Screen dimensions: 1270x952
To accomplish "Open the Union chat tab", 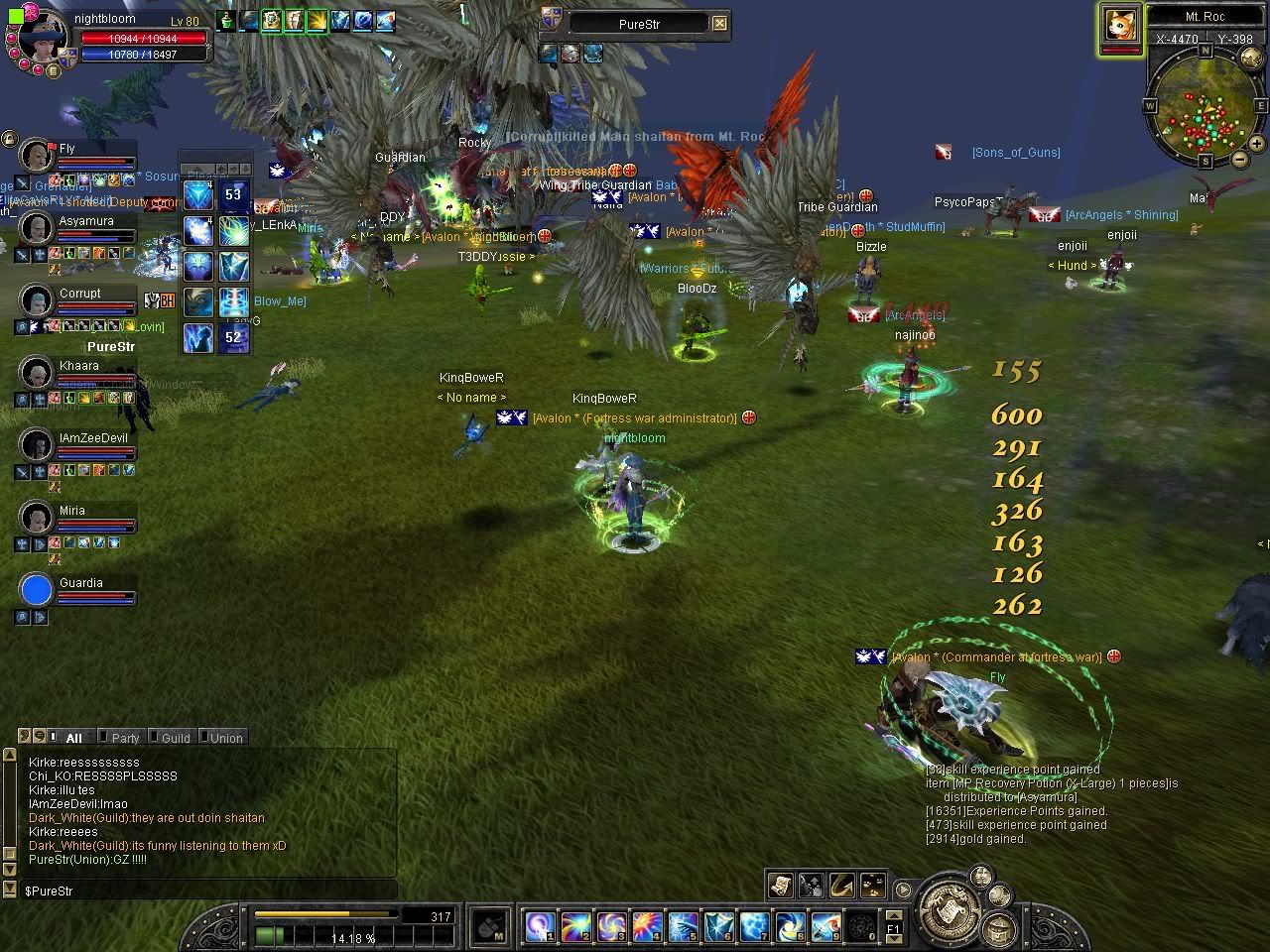I will pos(225,738).
